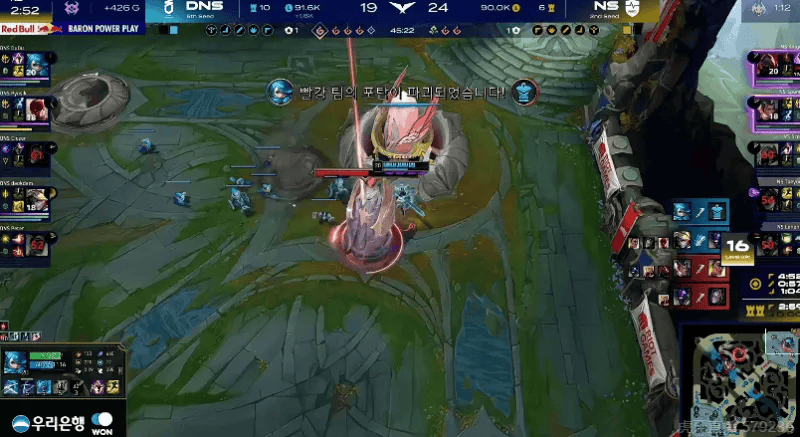Screen dimensions: 800x437
Task: Click the selected champion portrait in the stats panel
Action: (17, 363)
